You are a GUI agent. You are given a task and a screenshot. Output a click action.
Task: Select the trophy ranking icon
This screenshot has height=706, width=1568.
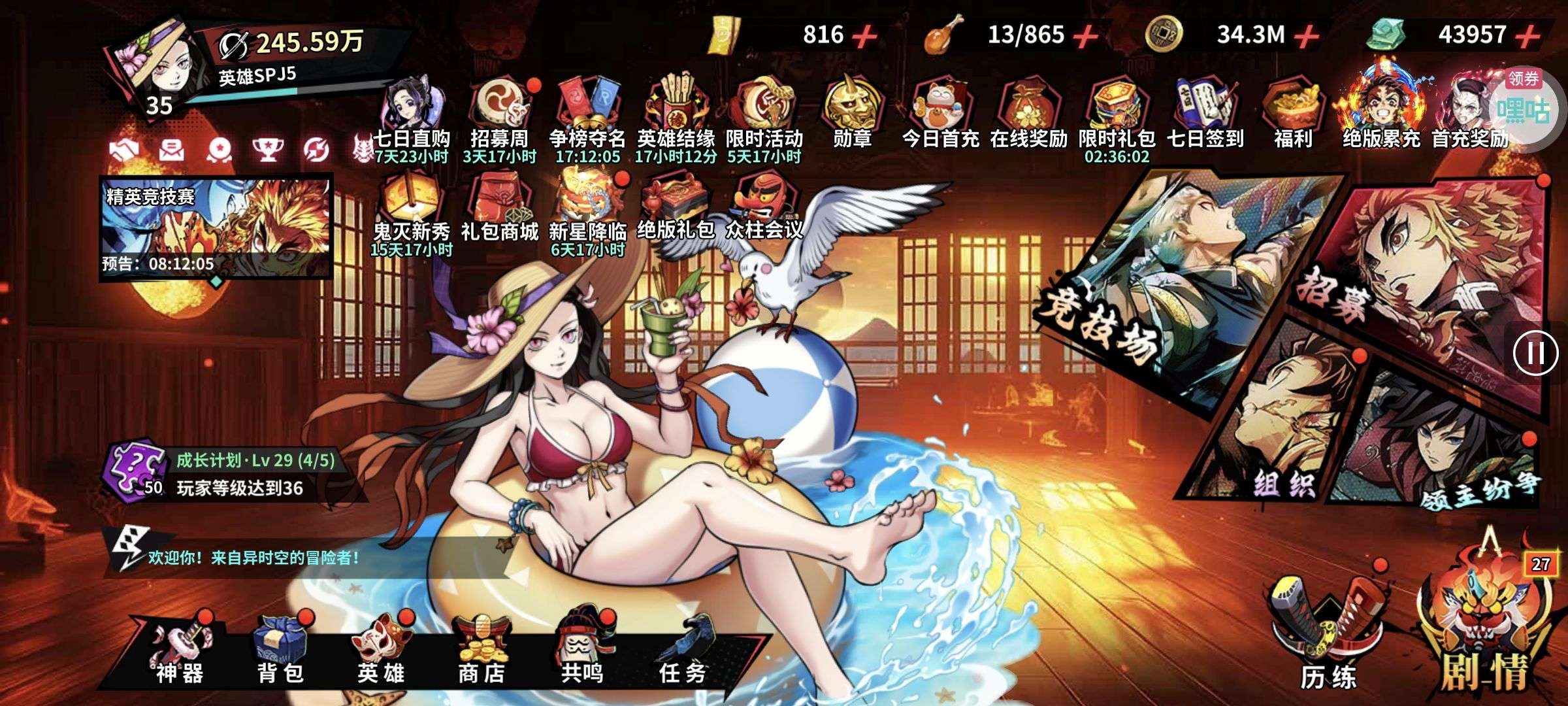(x=268, y=150)
